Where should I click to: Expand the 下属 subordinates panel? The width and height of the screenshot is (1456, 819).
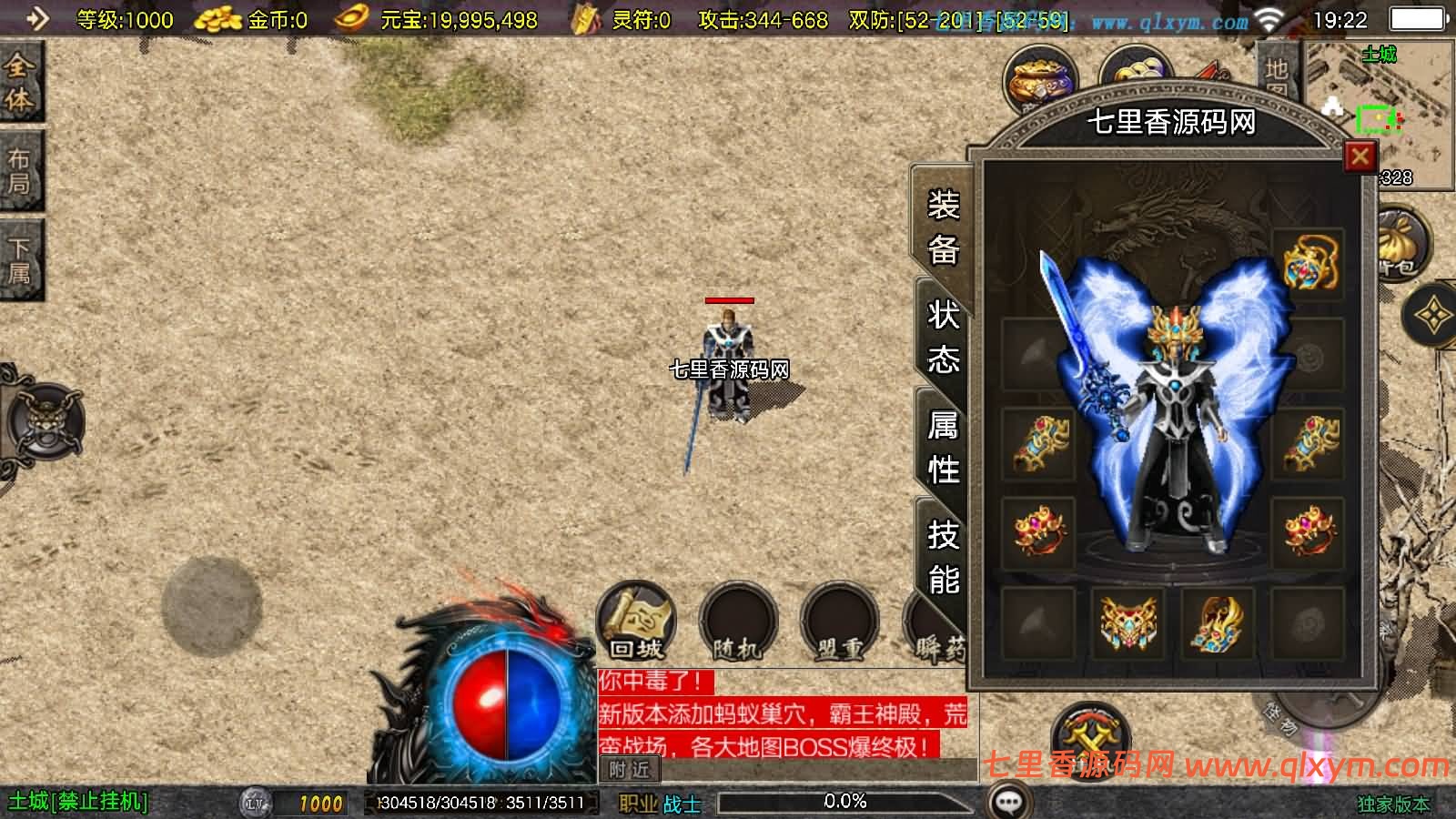[x=20, y=248]
